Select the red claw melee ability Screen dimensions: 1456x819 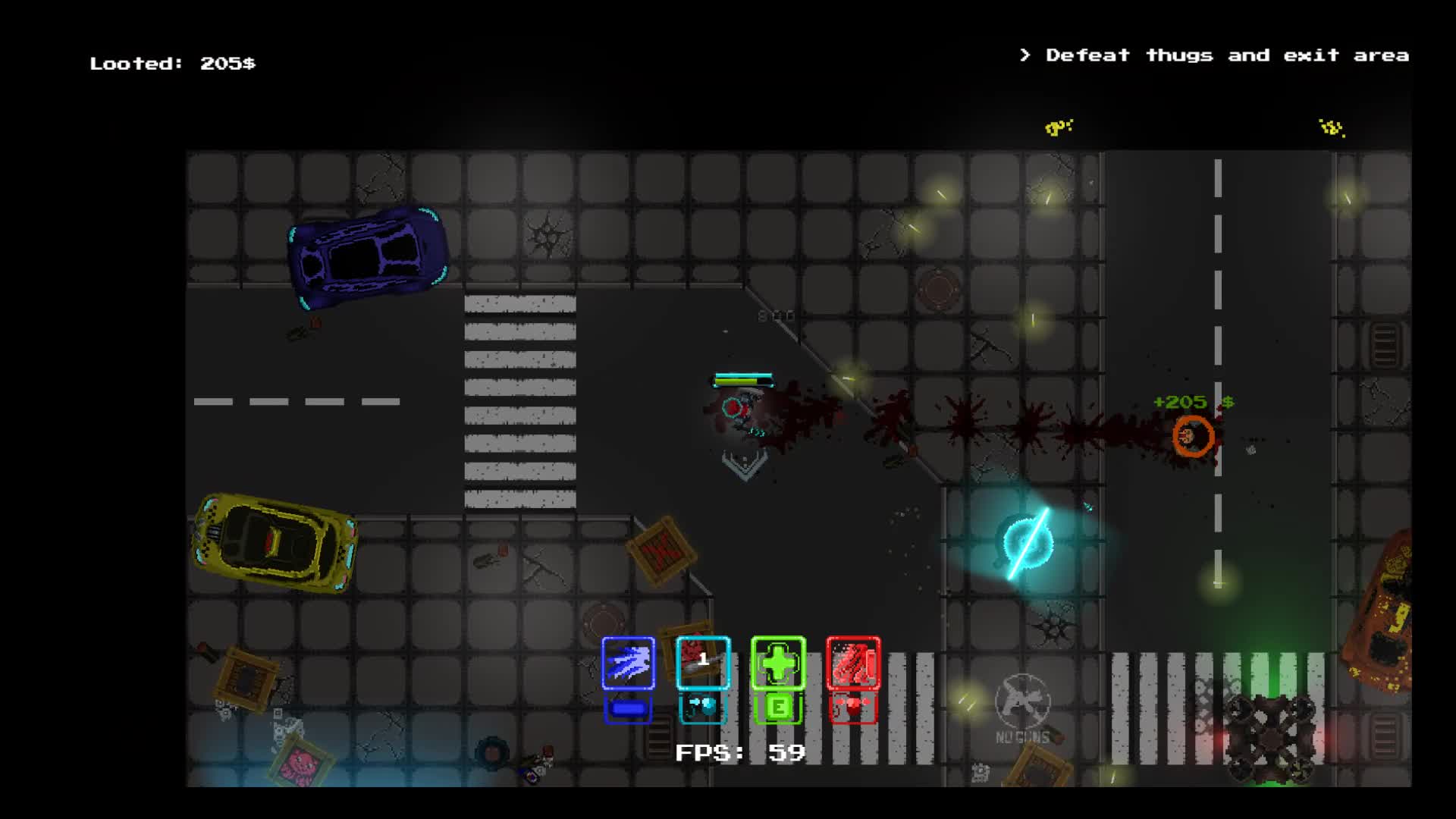click(852, 664)
